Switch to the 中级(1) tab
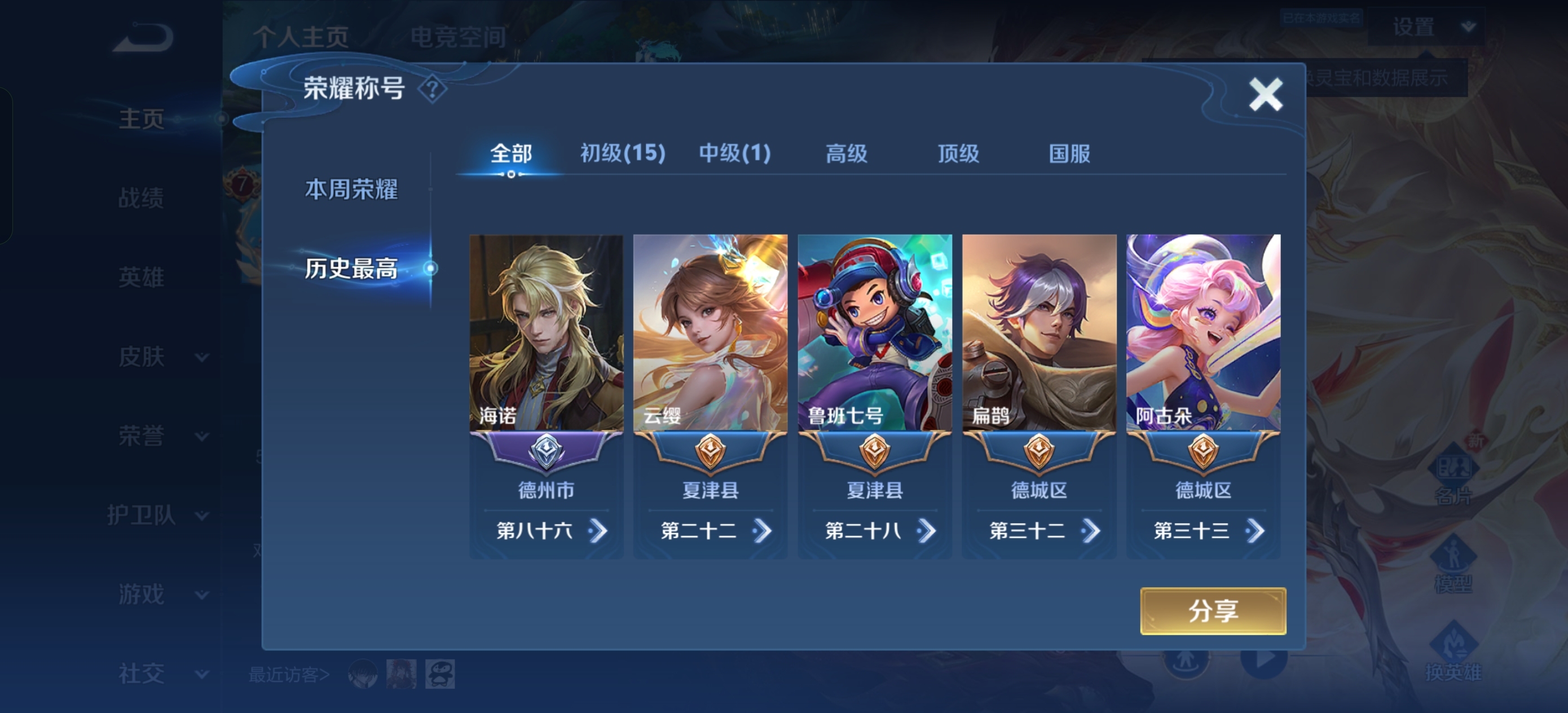The width and height of the screenshot is (1568, 713). point(735,153)
